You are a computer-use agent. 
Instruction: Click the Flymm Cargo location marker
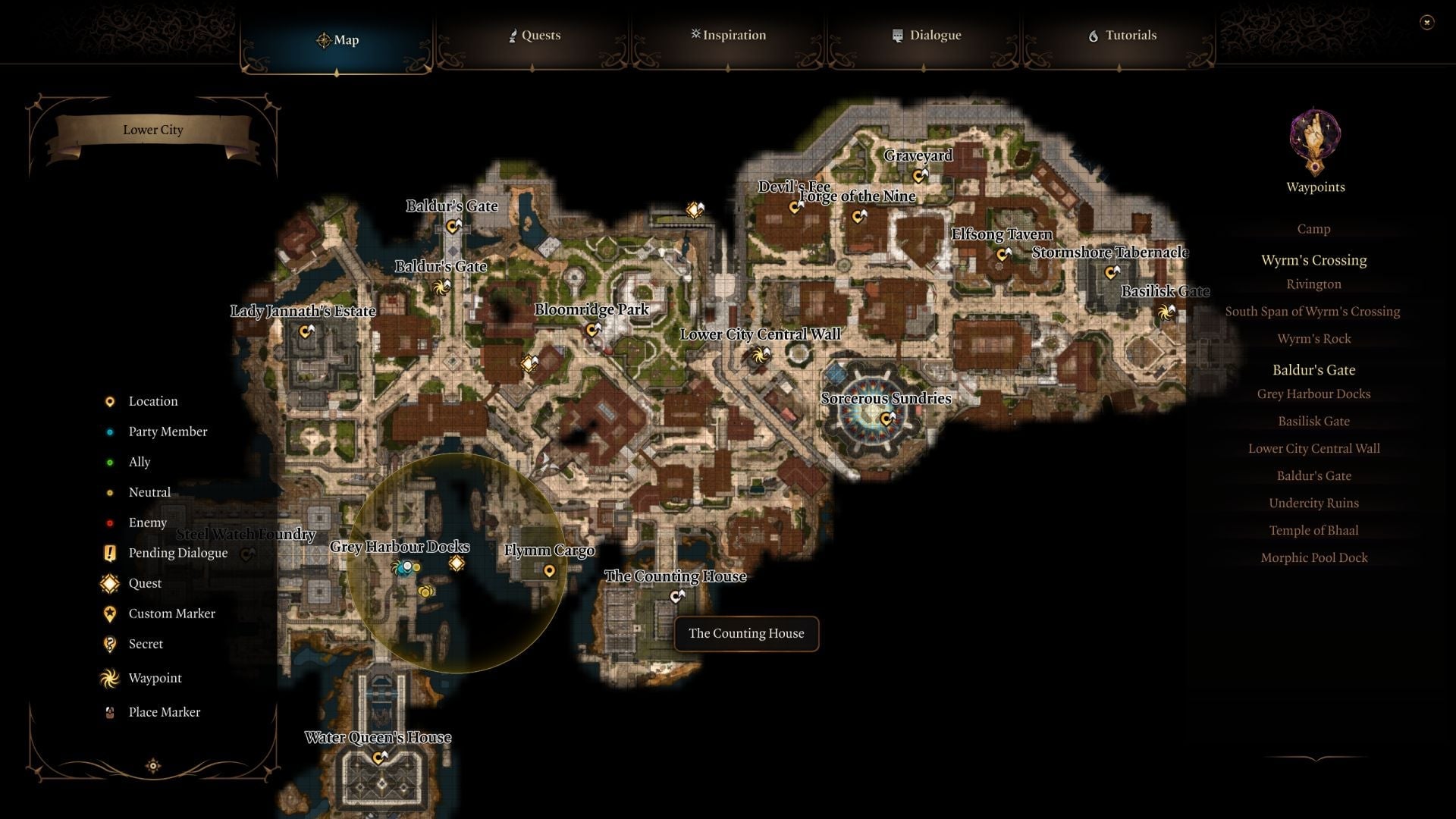point(550,570)
